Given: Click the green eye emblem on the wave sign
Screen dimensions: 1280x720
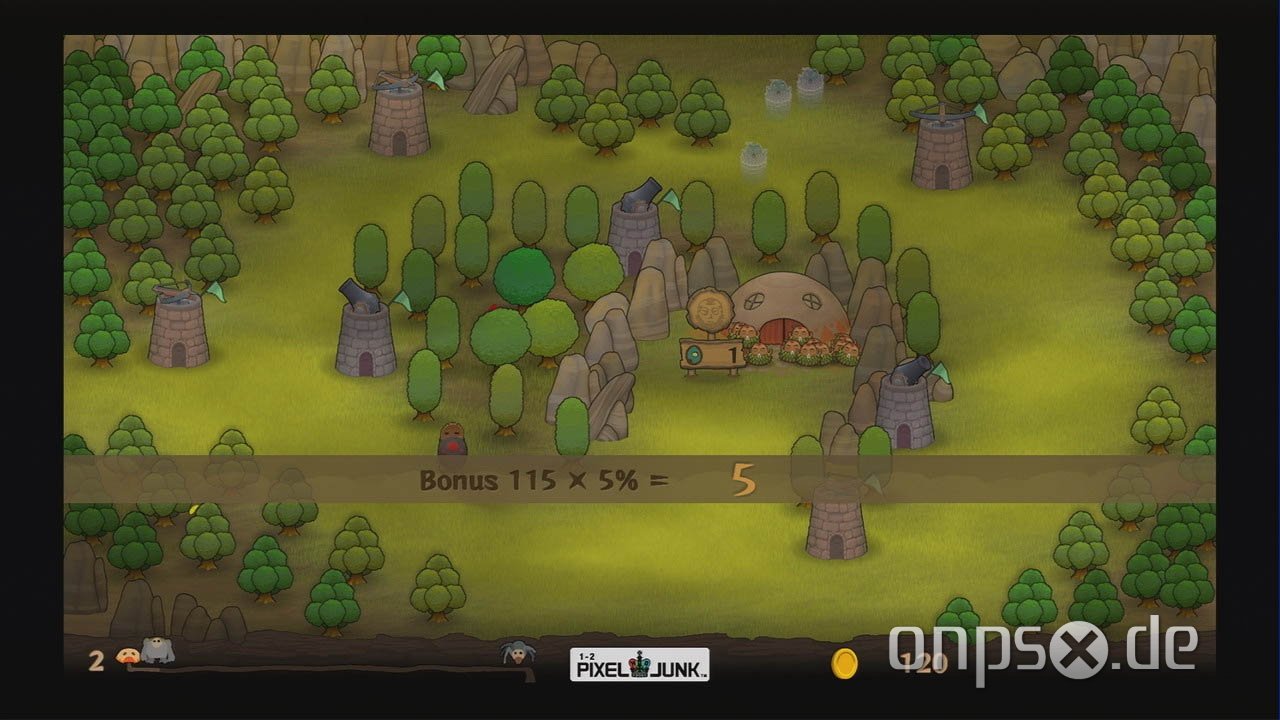Looking at the screenshot, I should pyautogui.click(x=692, y=352).
